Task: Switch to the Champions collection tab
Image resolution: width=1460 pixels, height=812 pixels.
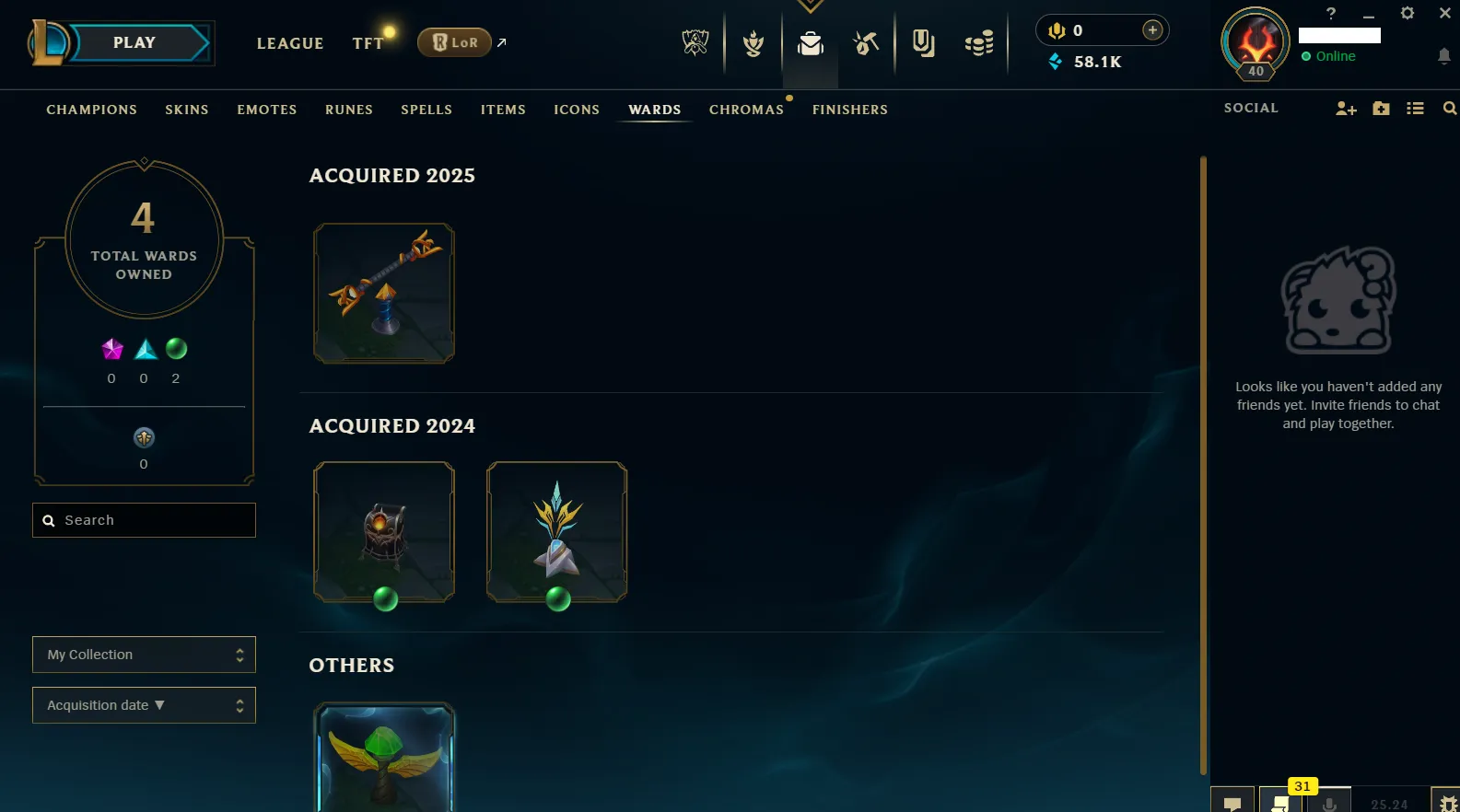Action: pos(91,110)
